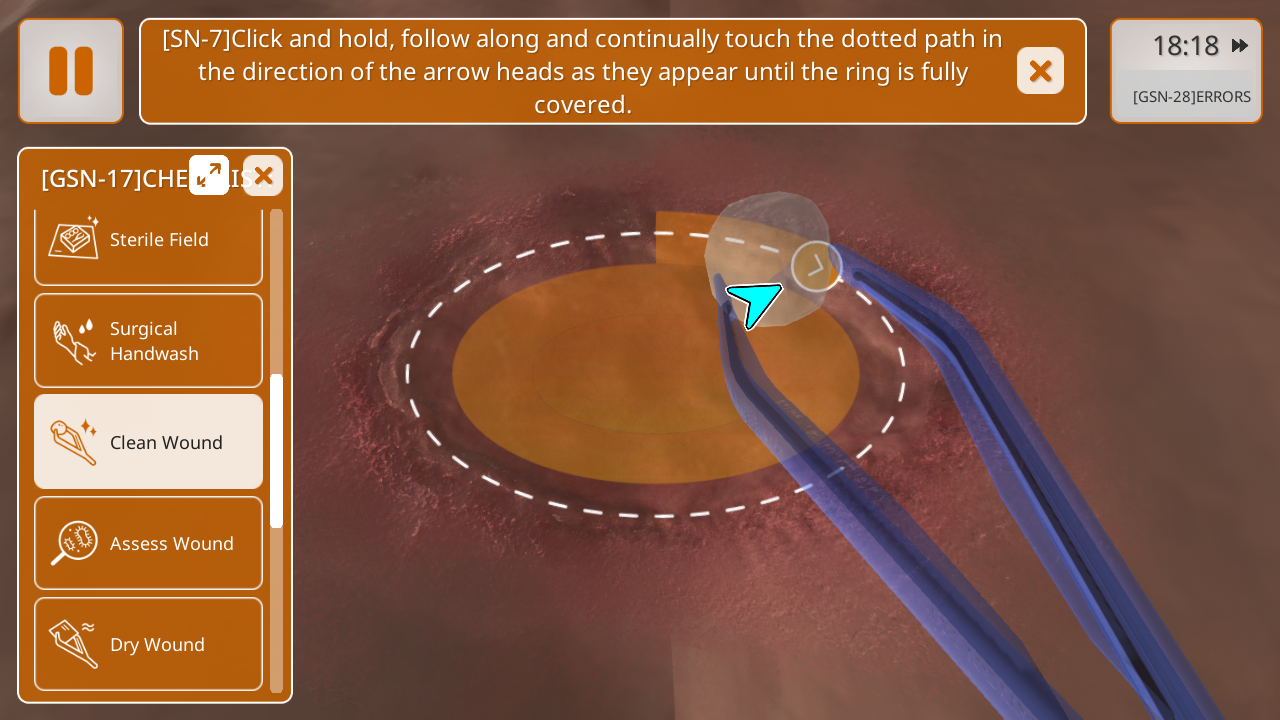Choose the Surgical Handwash step
The image size is (1280, 720).
(x=148, y=341)
